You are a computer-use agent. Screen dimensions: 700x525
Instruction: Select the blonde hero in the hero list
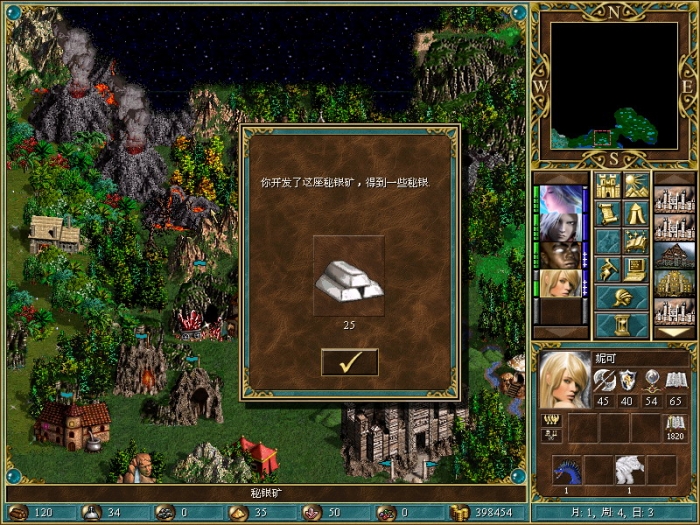click(562, 283)
